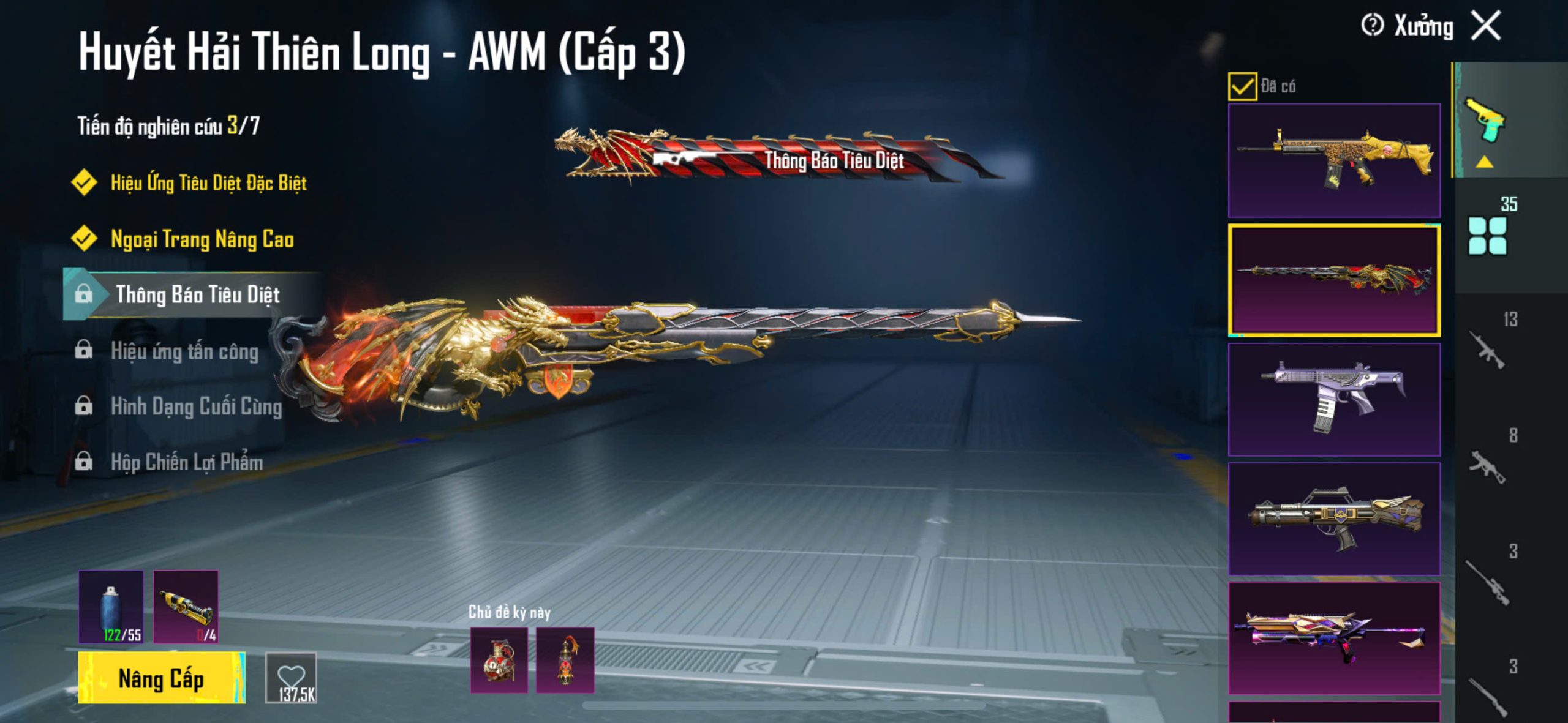Open the Xưởng help info
The width and height of the screenshot is (1568, 723).
1372,26
